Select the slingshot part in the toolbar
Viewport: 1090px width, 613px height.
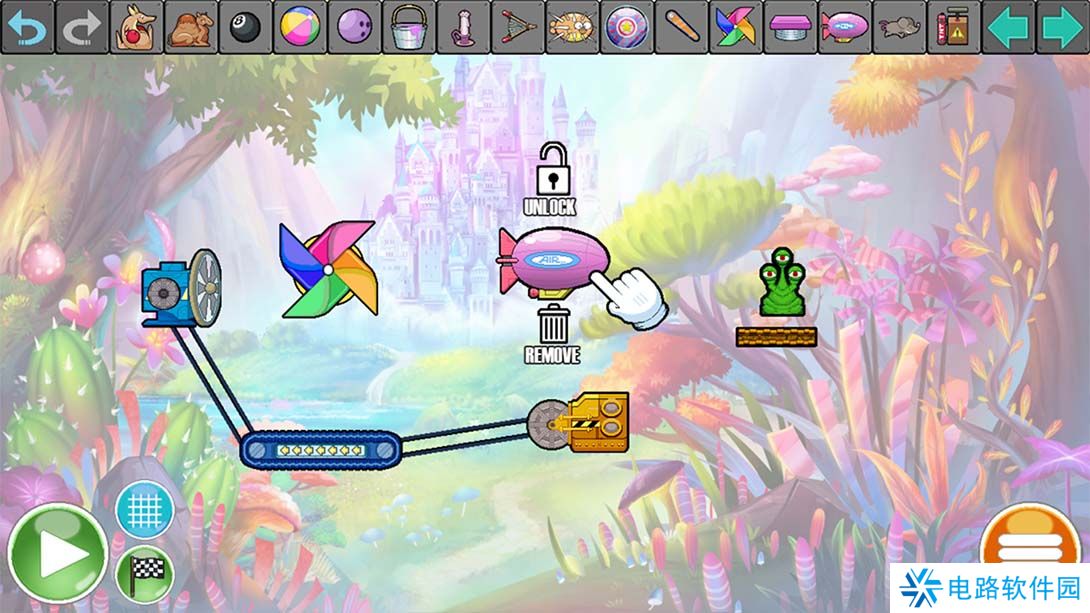point(517,27)
